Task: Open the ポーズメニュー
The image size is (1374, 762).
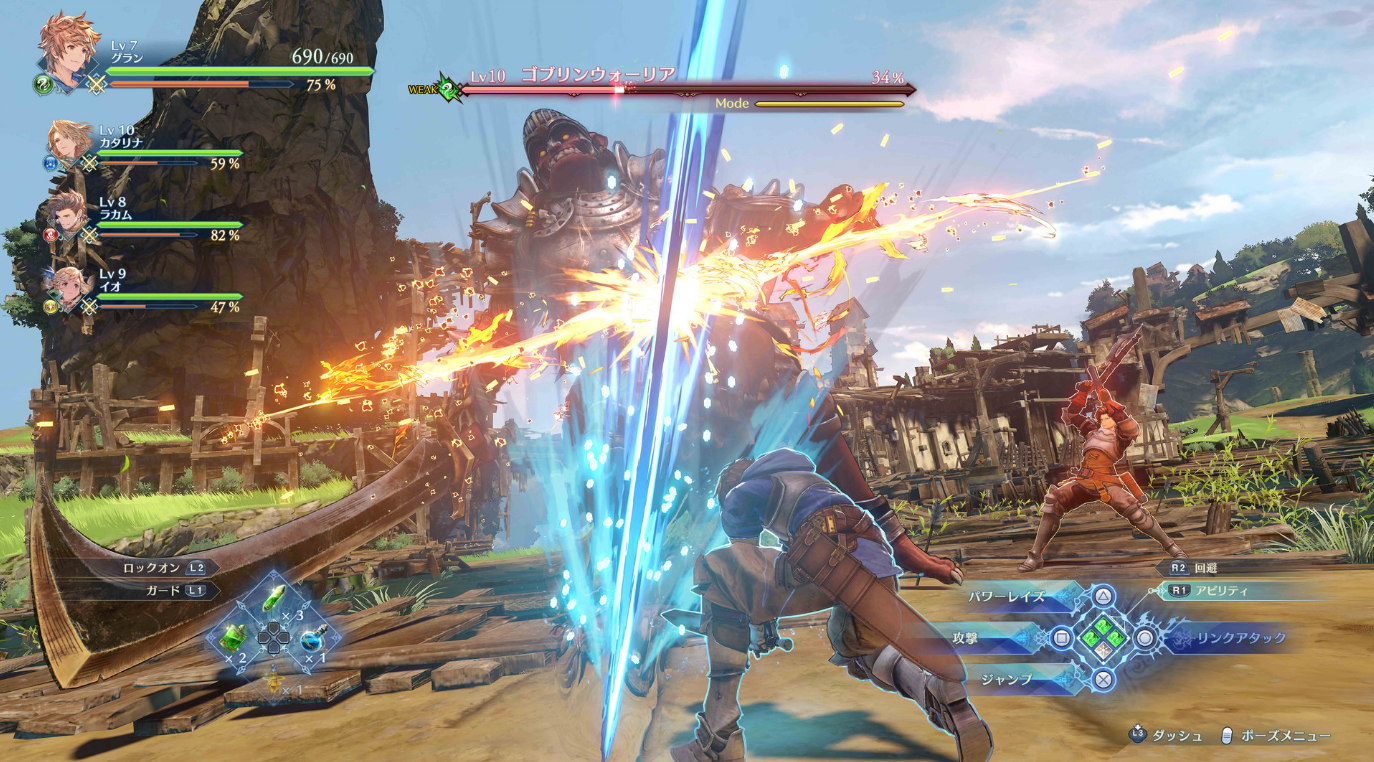Action: (1284, 735)
